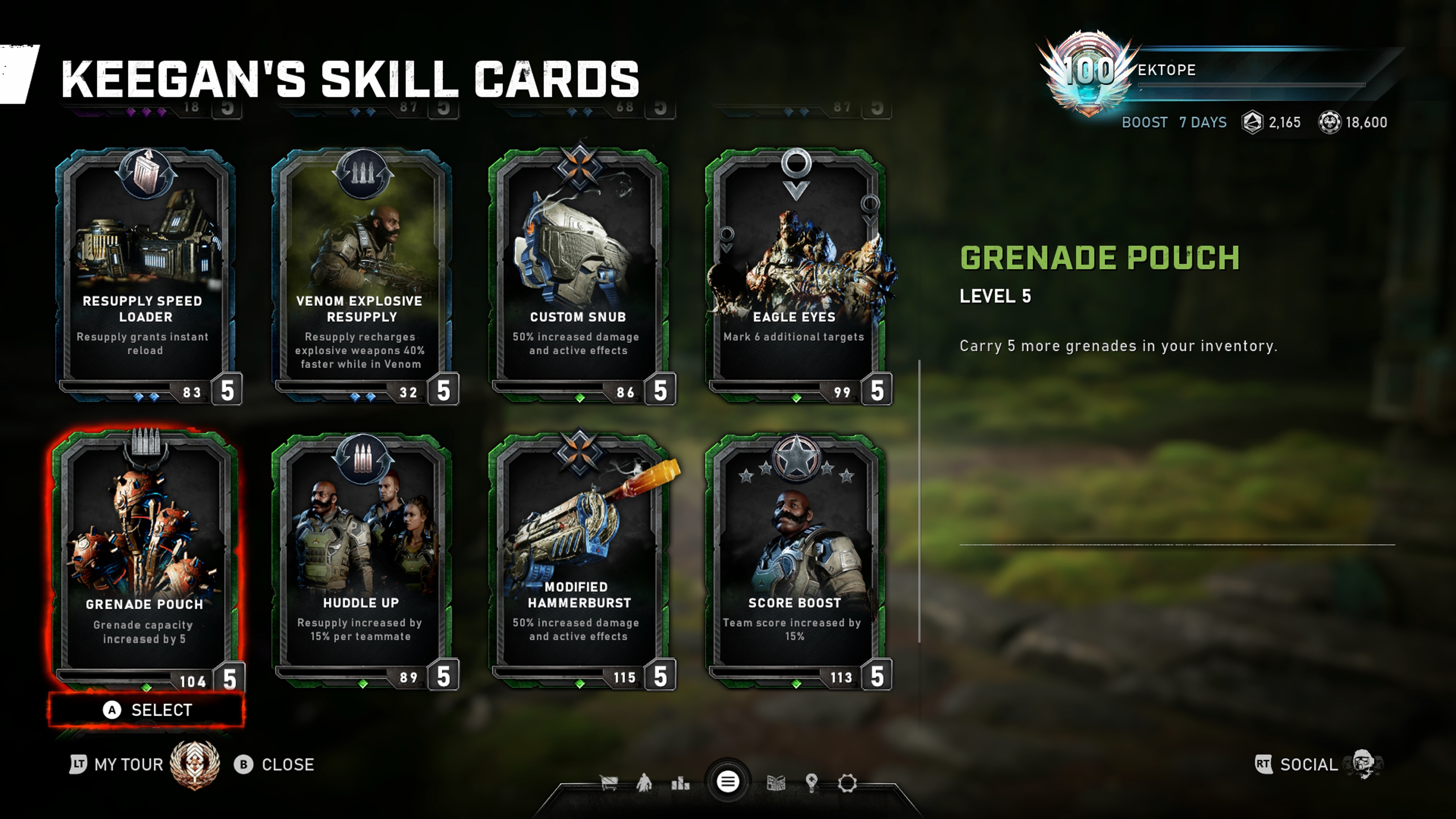Open the central hamburger main menu

pos(728,782)
